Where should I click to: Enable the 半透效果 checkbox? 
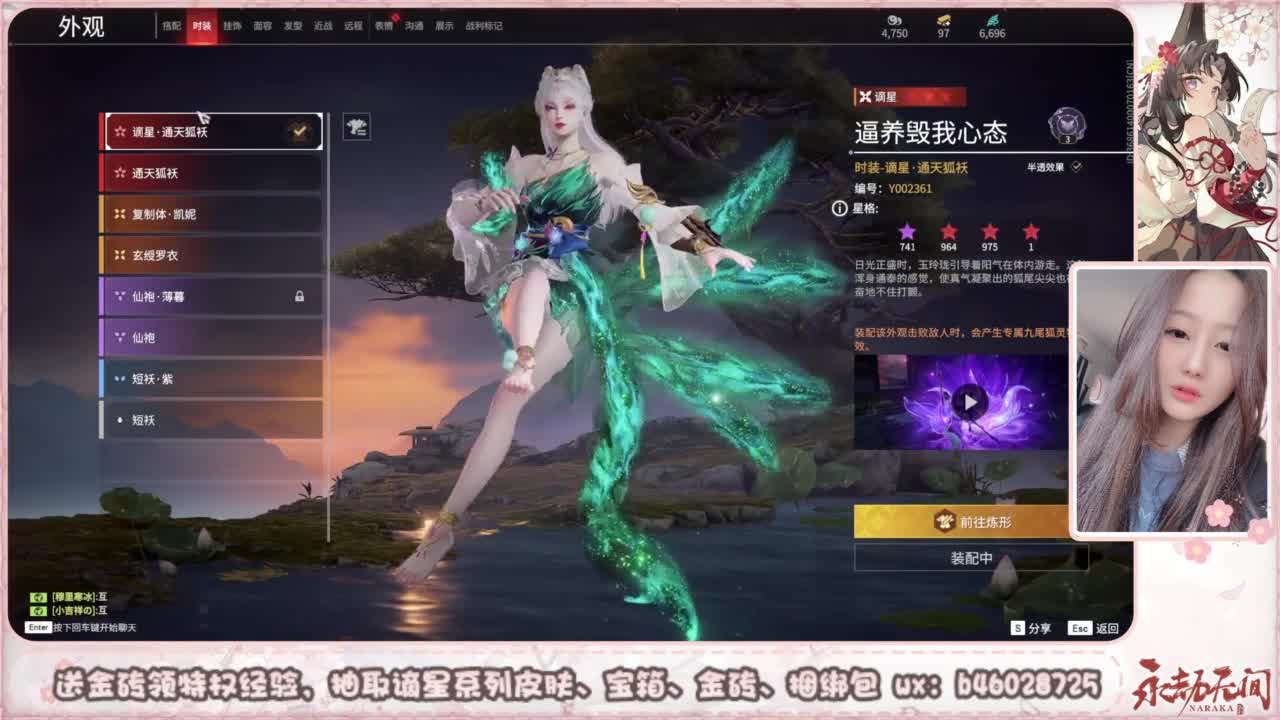(x=1076, y=167)
